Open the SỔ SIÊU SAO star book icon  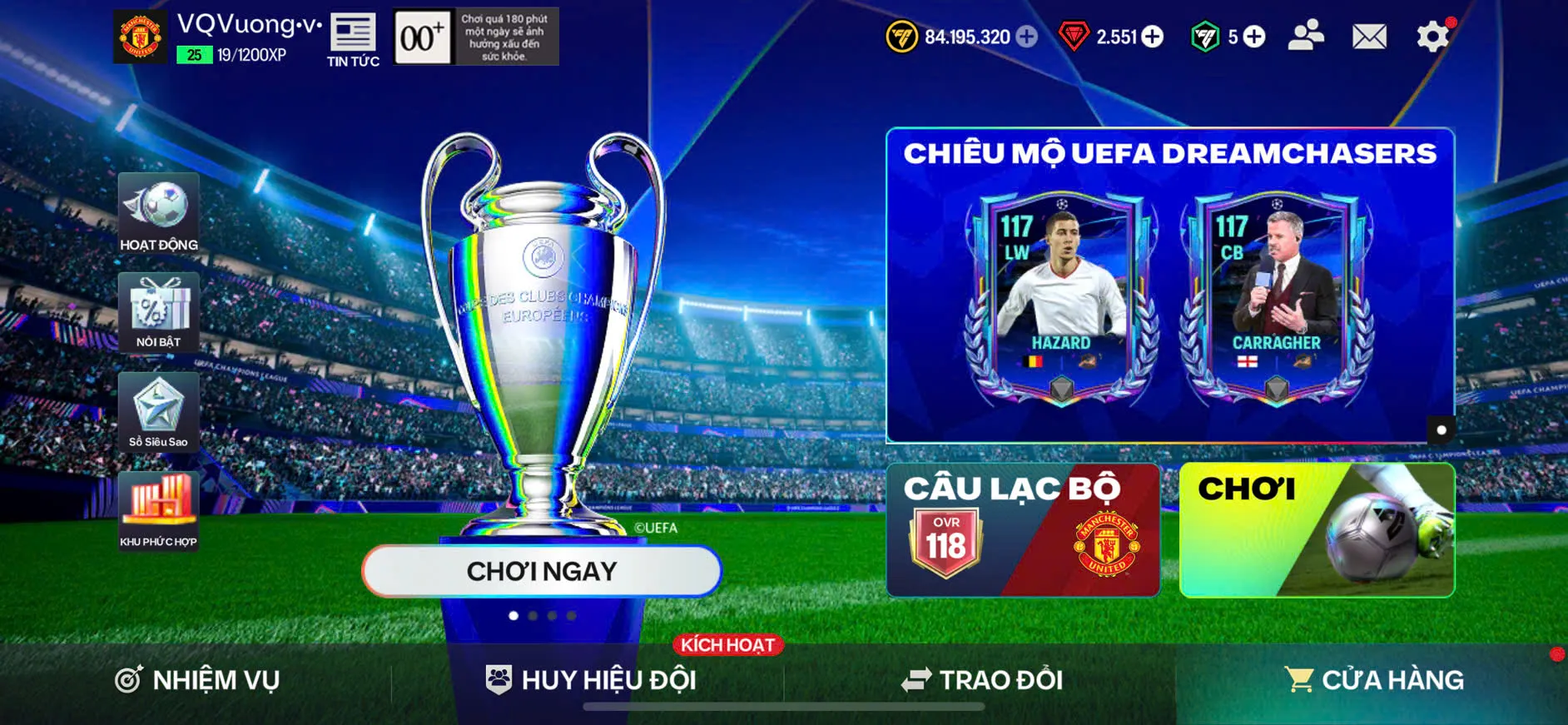click(158, 412)
